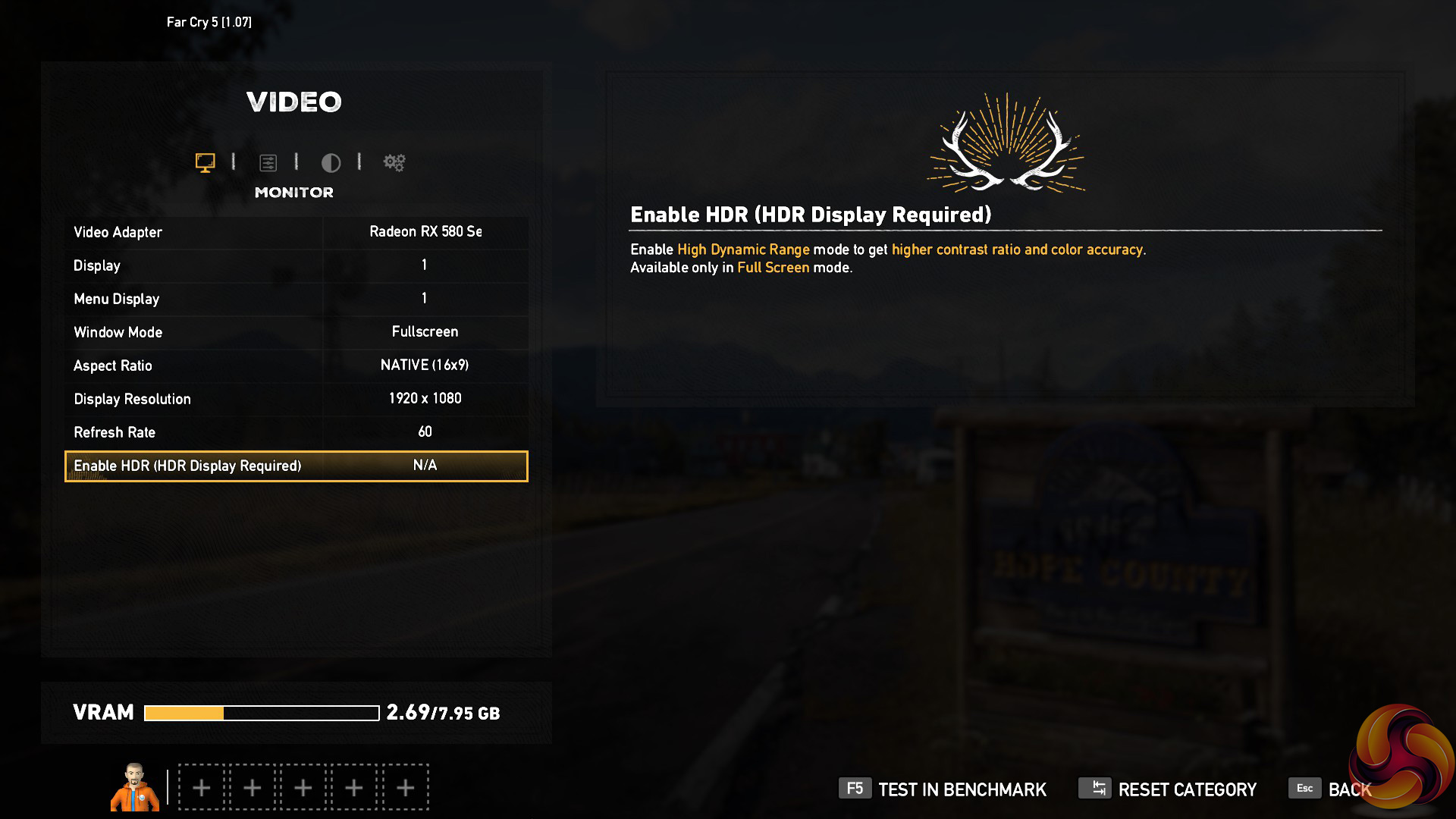Viewport: 1456px width, 819px height.
Task: Switch to the Monitor settings tab
Action: pyautogui.click(x=205, y=162)
